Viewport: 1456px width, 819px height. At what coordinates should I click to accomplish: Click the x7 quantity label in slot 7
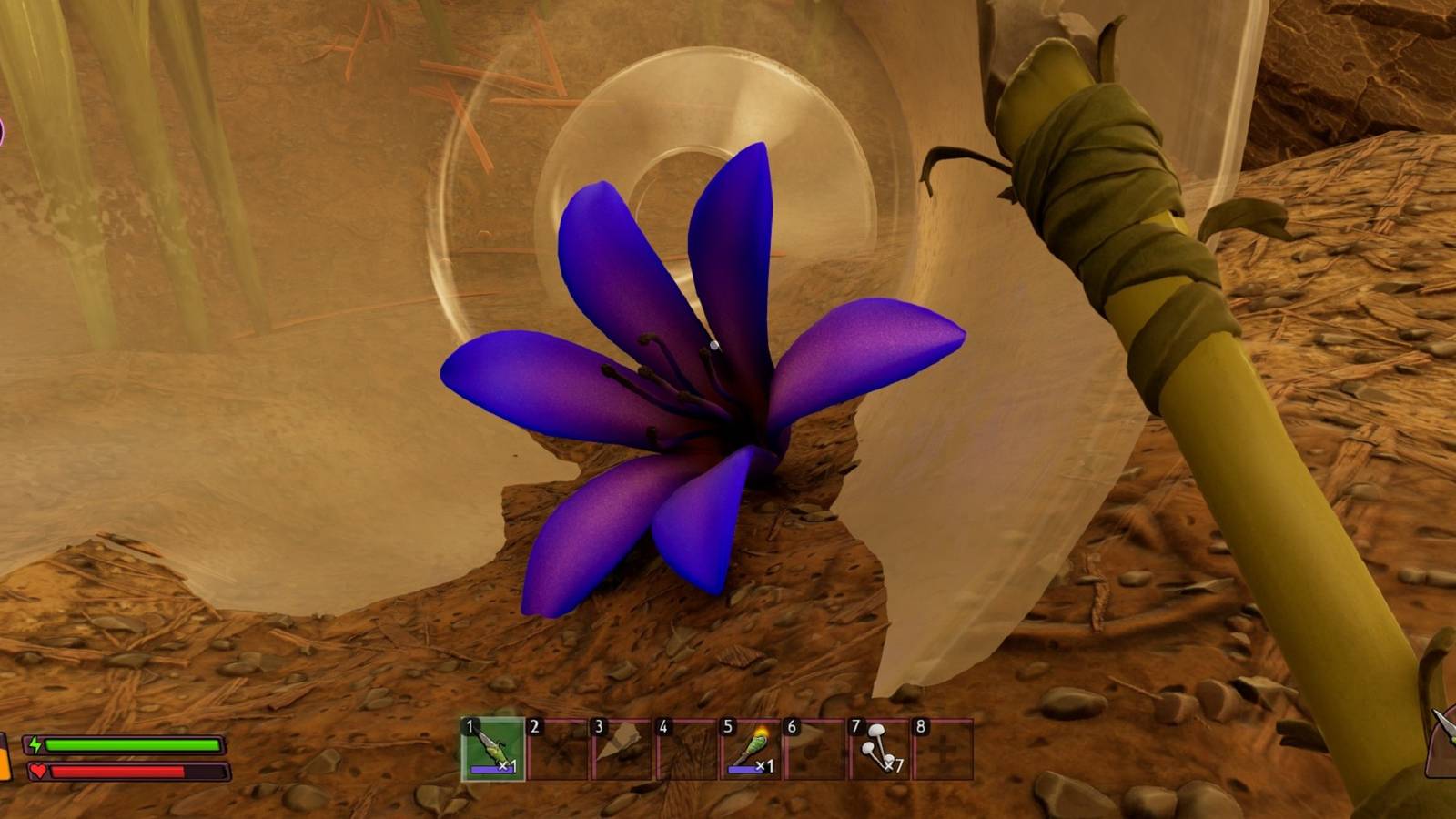coord(894,765)
